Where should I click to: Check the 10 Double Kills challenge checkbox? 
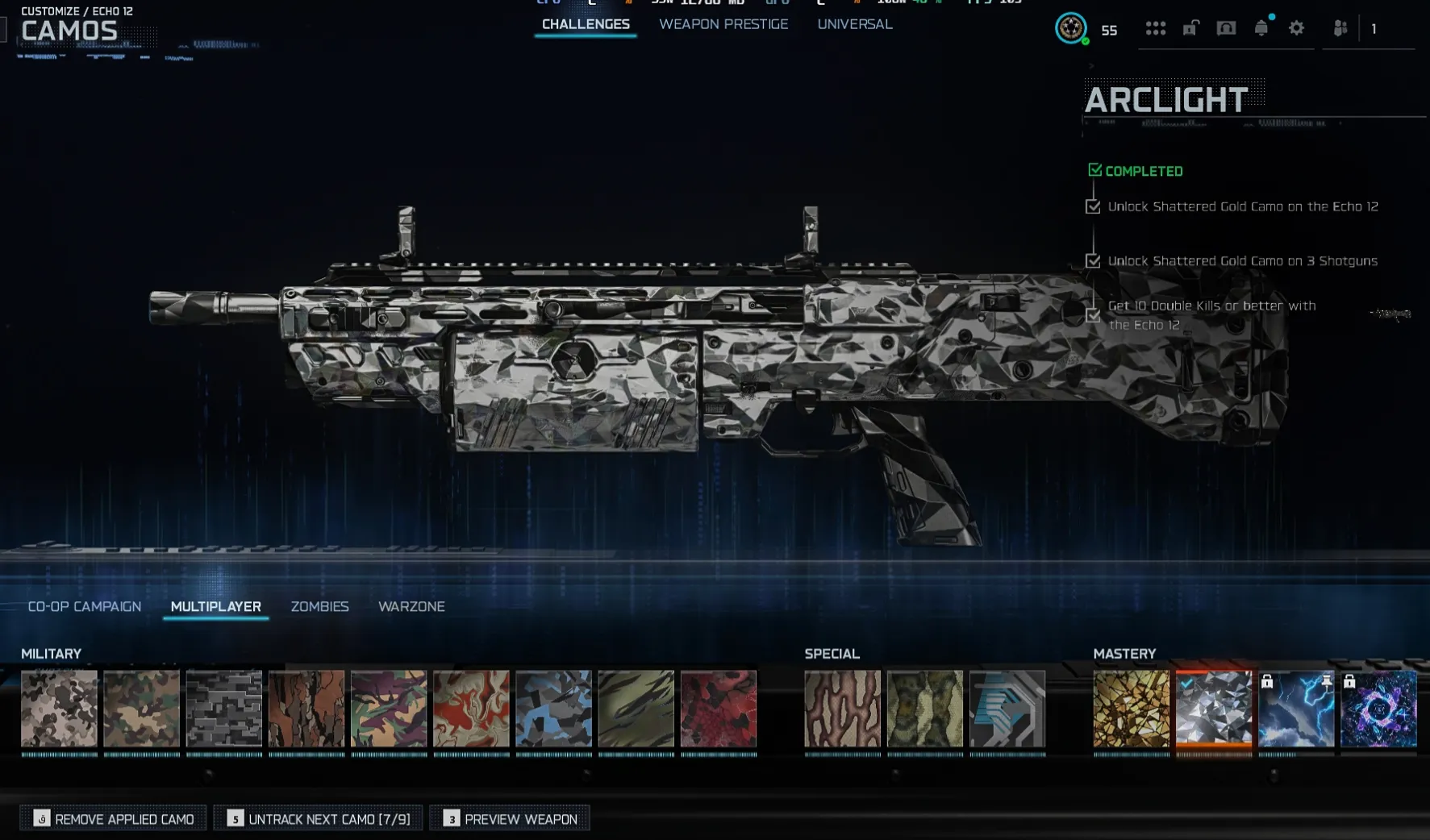tap(1094, 316)
